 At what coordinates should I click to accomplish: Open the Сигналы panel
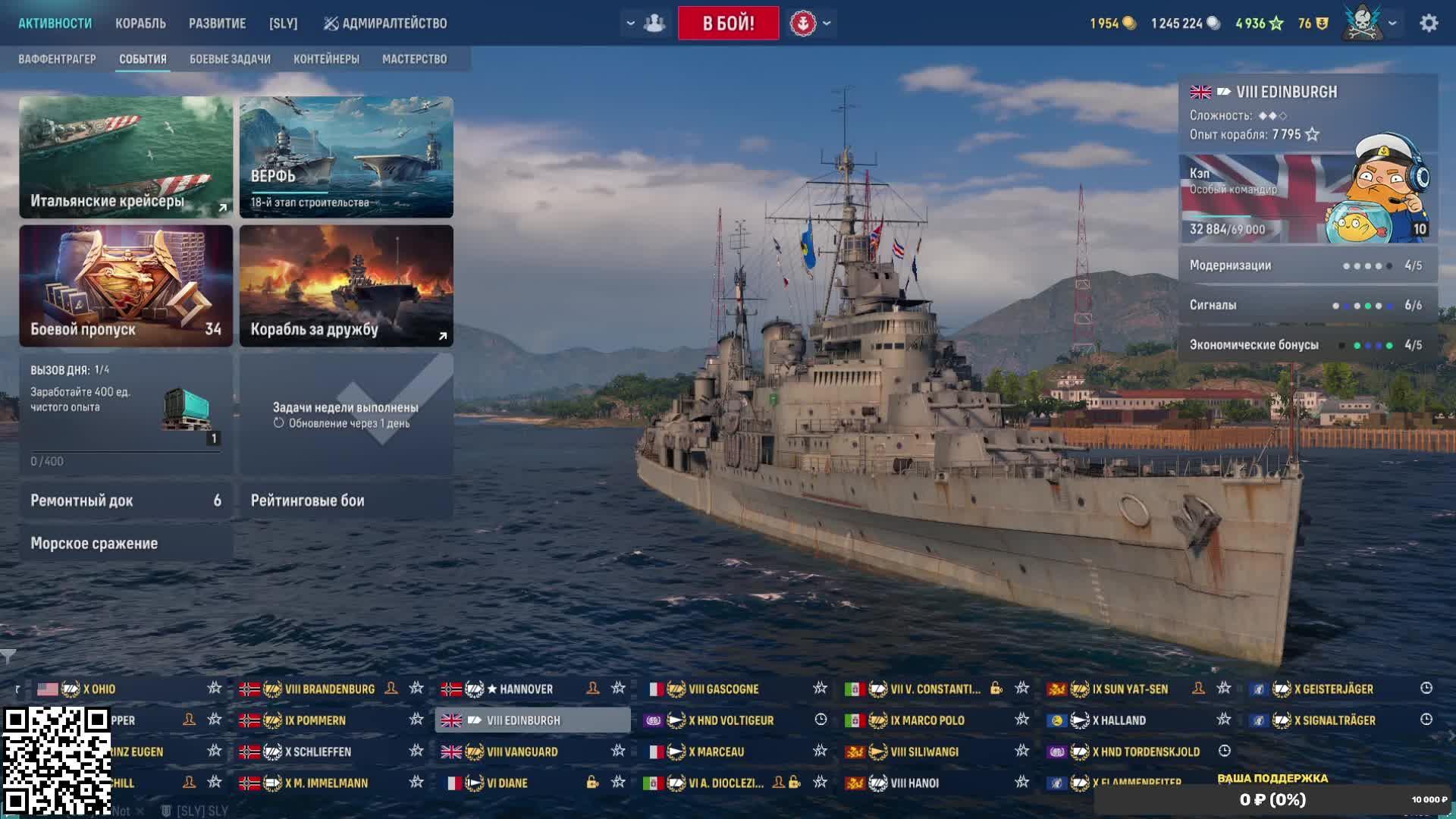pyautogui.click(x=1307, y=305)
